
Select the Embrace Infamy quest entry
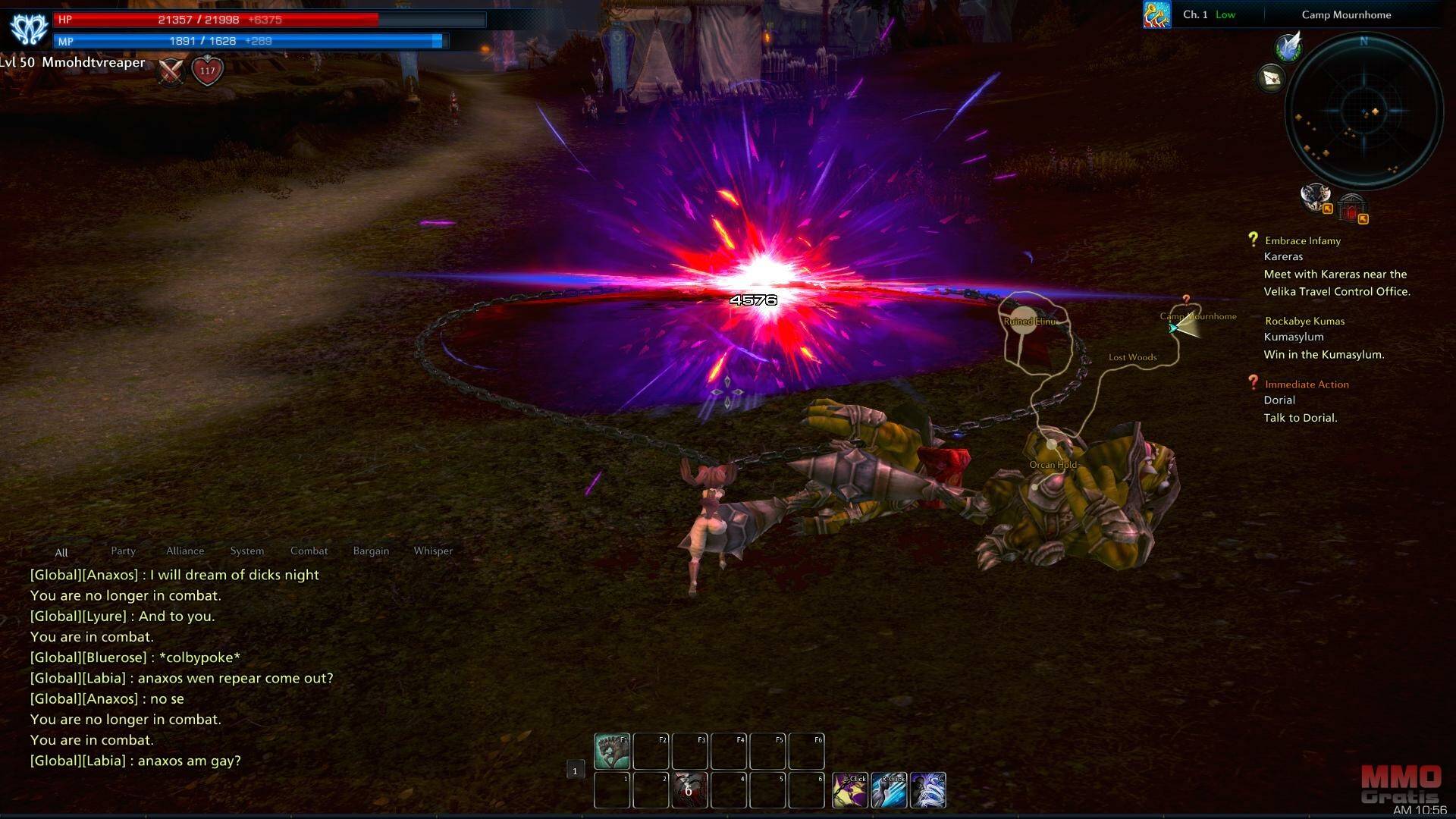(1302, 240)
